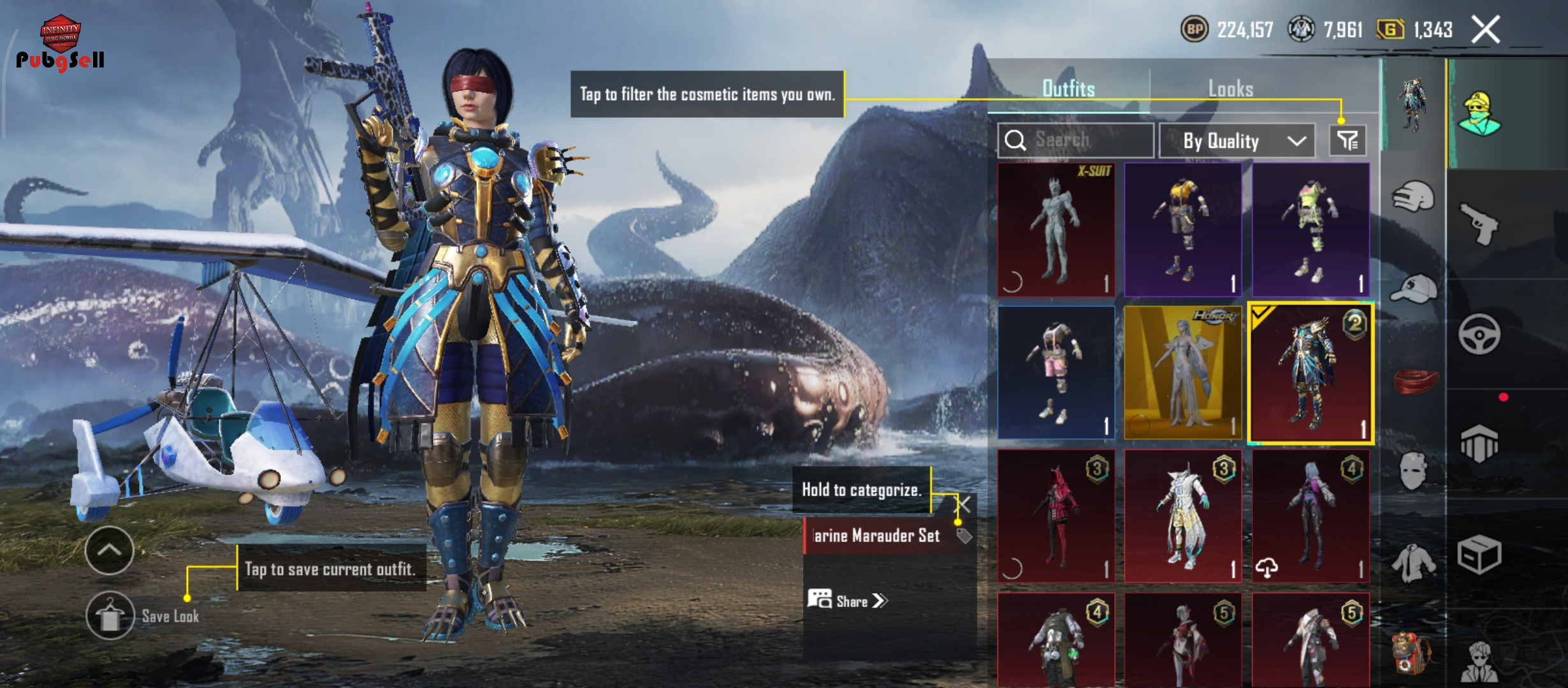The height and width of the screenshot is (688, 1568).
Task: Choose the golden Honor outfit tile
Action: point(1183,373)
